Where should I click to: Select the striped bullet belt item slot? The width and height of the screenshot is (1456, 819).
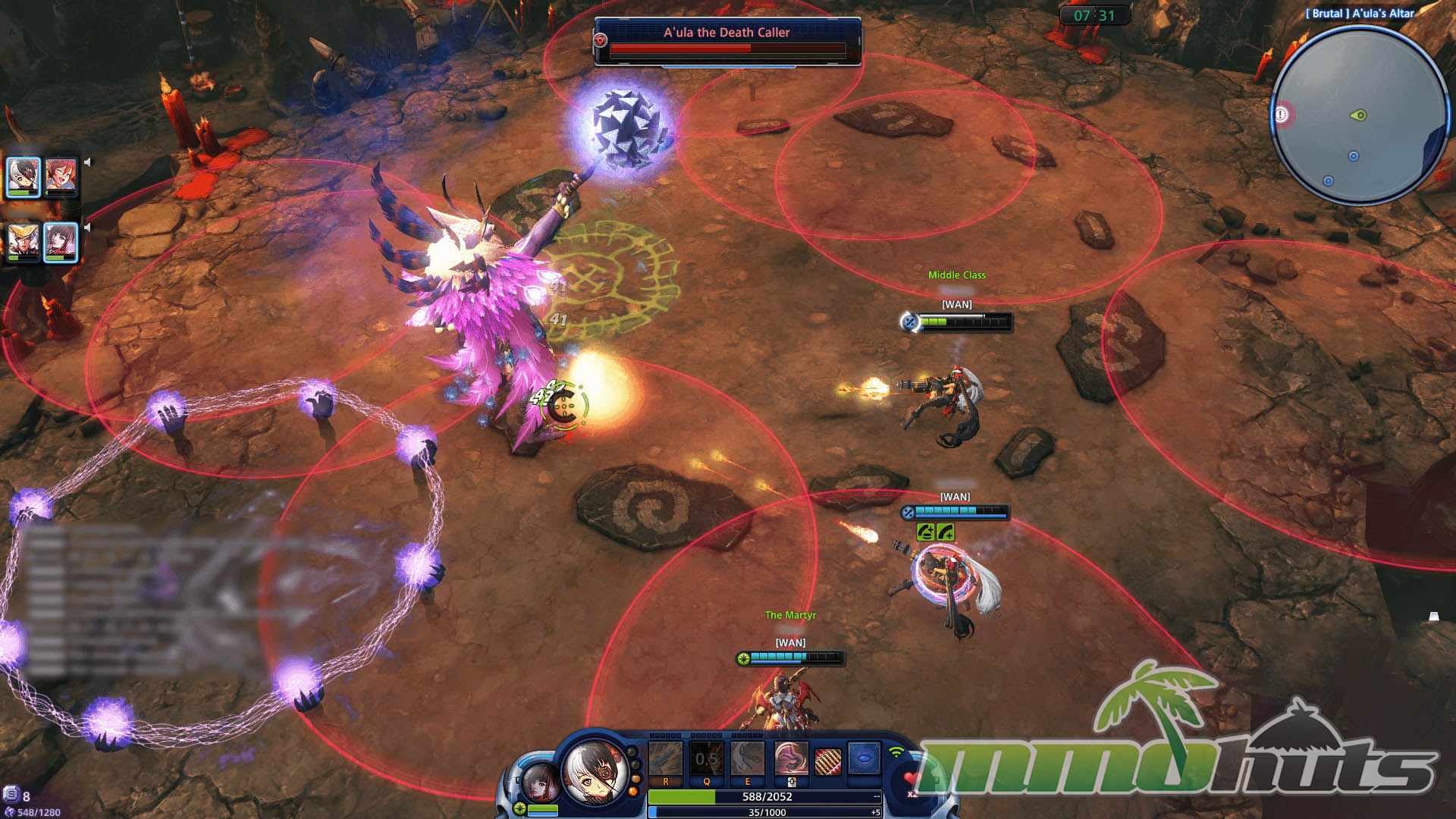point(827,761)
